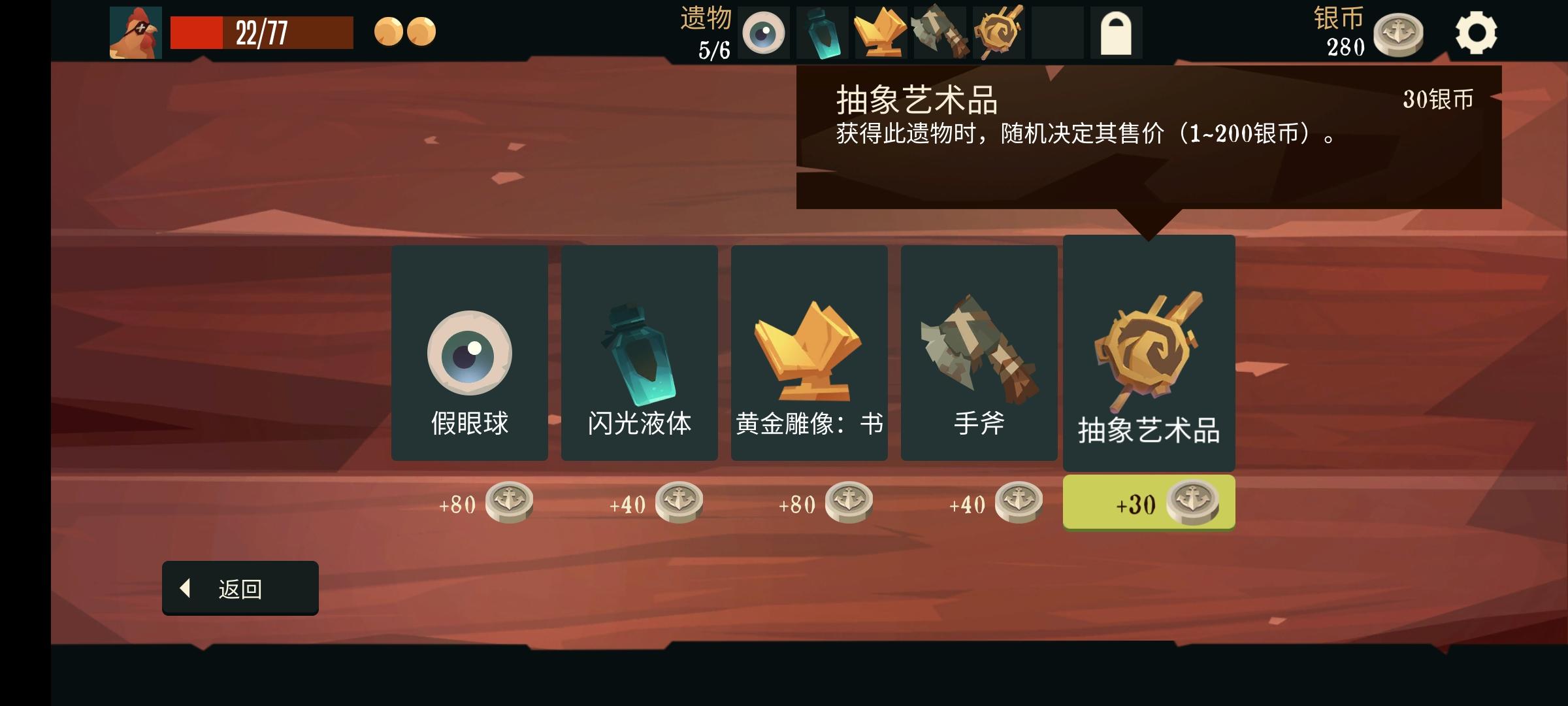Click the gold coin icons beside the health bar

coord(405,31)
